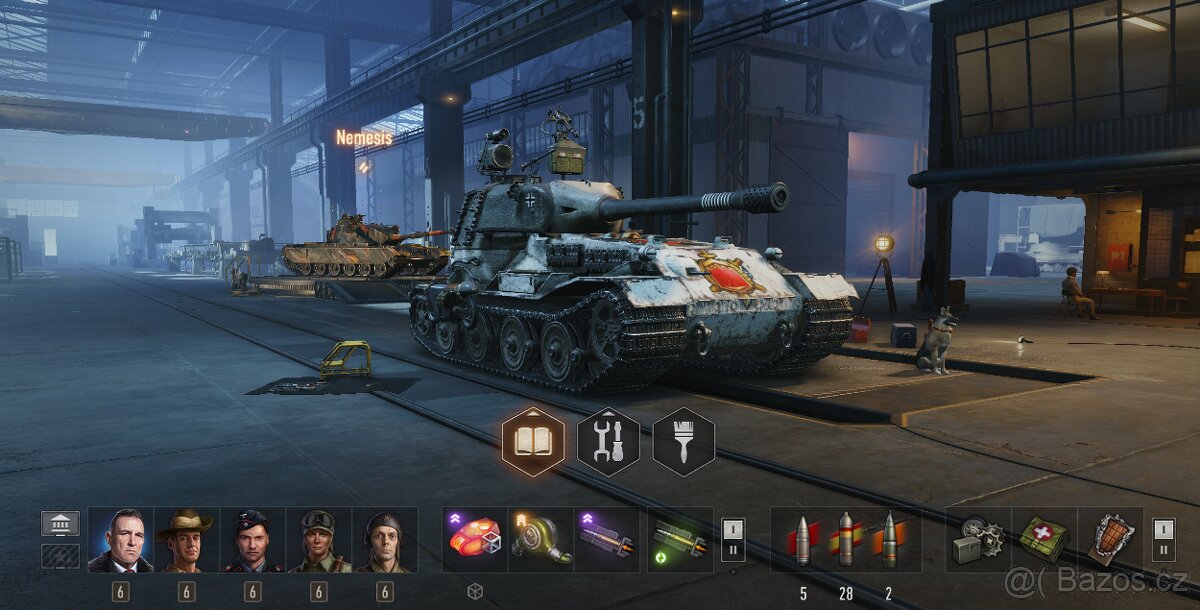
Task: Open the purple gun rammer equipment slot
Action: click(x=607, y=540)
